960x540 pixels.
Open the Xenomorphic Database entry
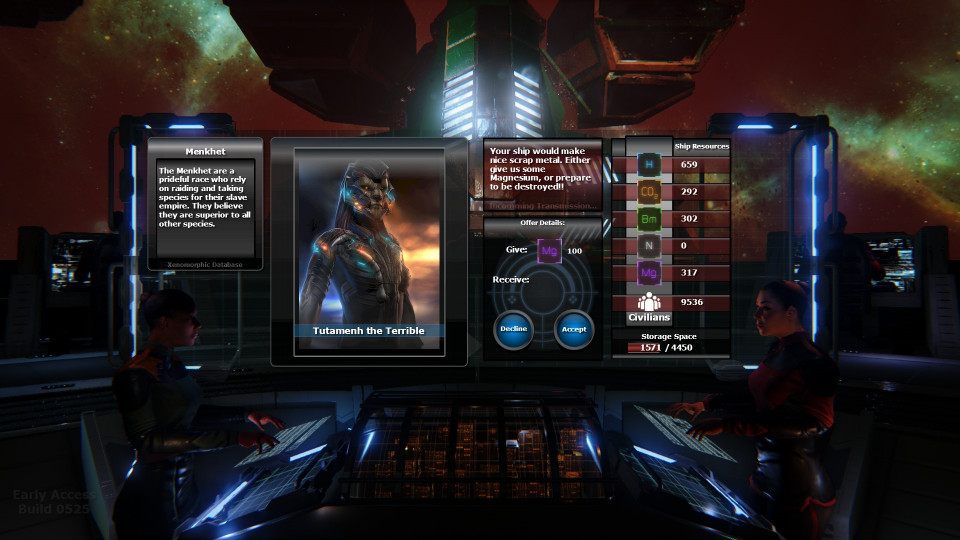point(205,264)
